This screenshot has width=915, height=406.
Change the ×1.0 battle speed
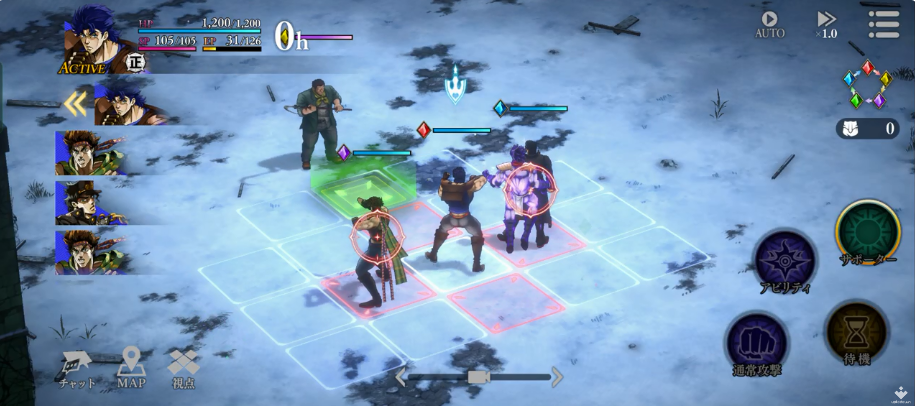tap(826, 24)
